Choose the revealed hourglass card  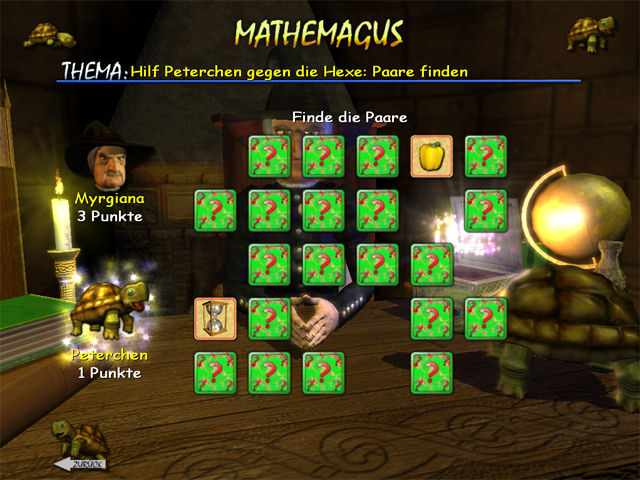point(216,318)
